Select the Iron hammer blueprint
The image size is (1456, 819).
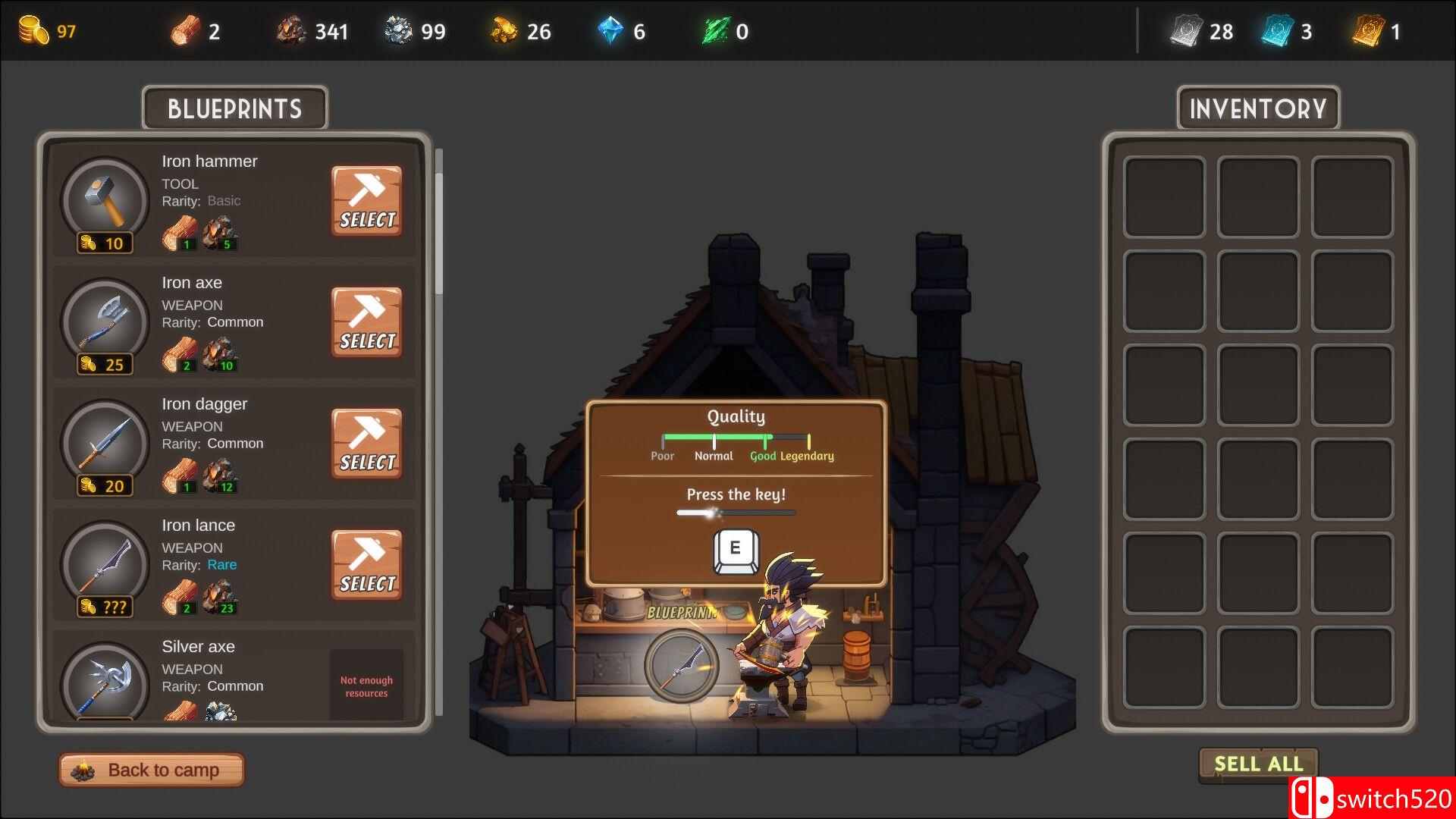[366, 201]
